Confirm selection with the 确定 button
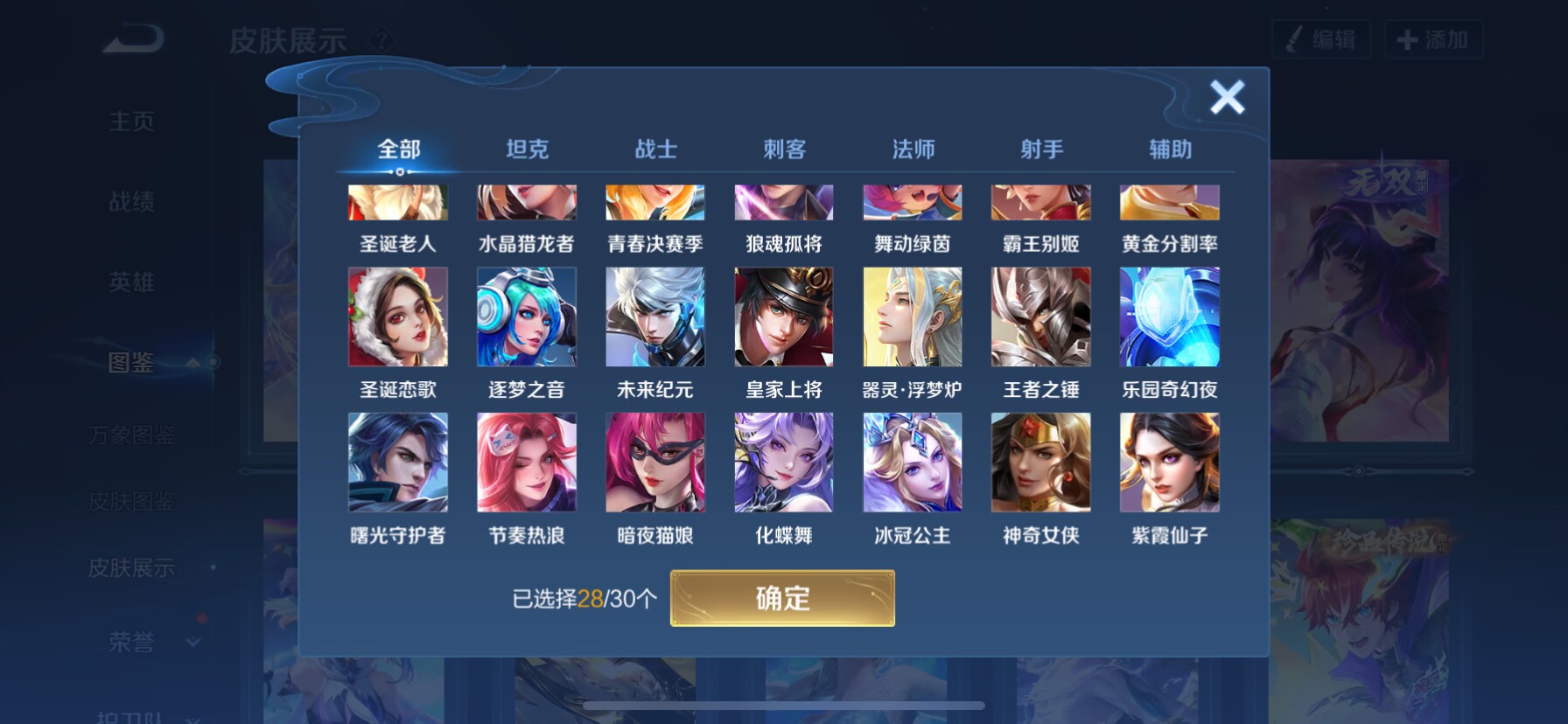This screenshot has height=724, width=1568. tap(783, 598)
